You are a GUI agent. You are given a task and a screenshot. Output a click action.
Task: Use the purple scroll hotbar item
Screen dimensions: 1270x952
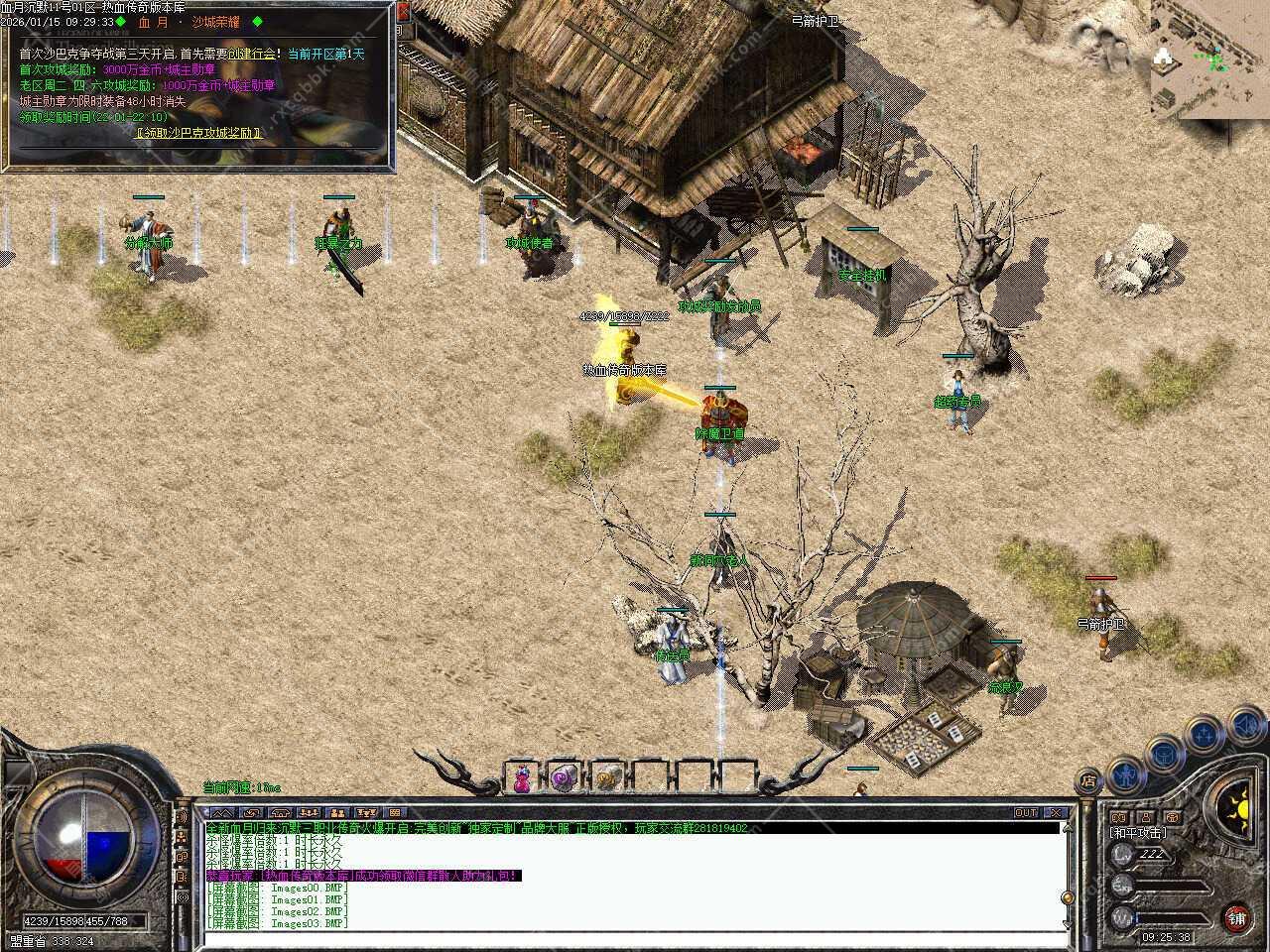click(x=564, y=780)
